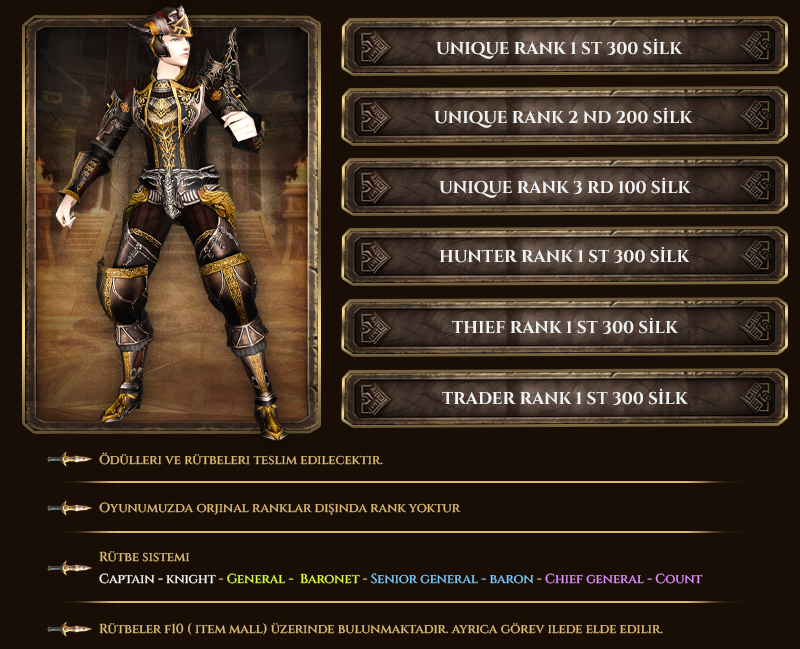Viewport: 800px width, 649px height.
Task: Choose Trader Rank 1st 300 Silk banner
Action: 564,398
